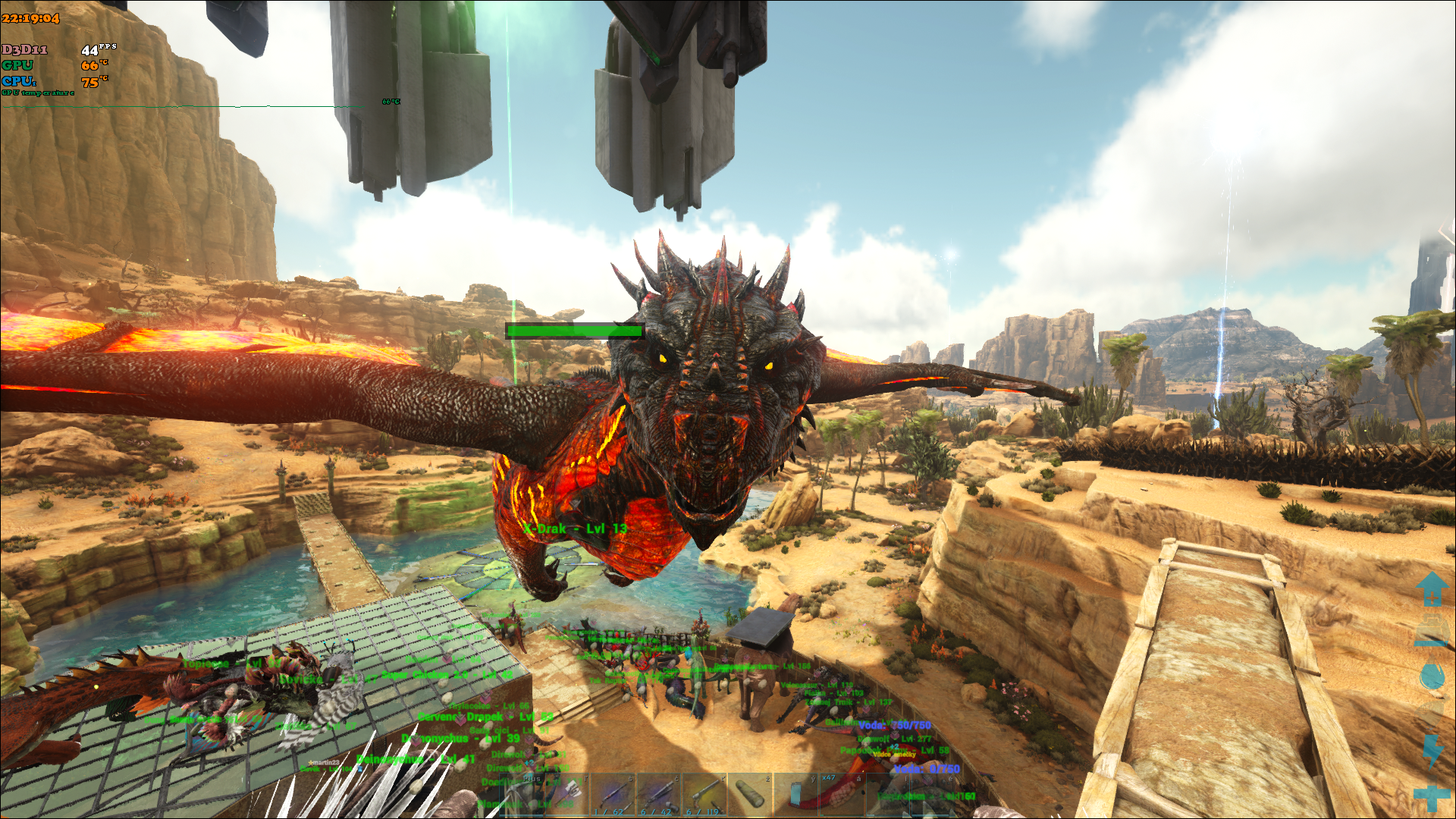Select the hotbar slot with x47 stack
This screenshot has width=1456, height=819.
click(841, 795)
